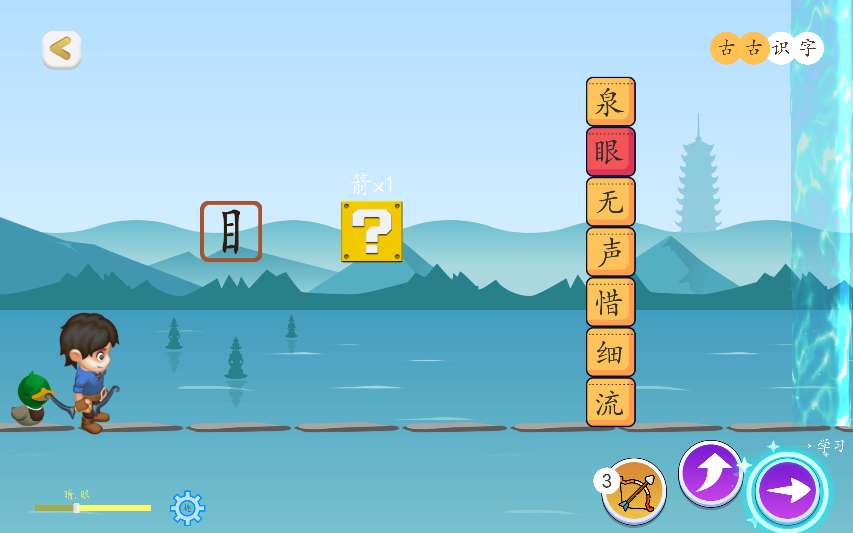853x533 pixels.
Task: Open settings via the blue gear icon
Action: (x=187, y=508)
